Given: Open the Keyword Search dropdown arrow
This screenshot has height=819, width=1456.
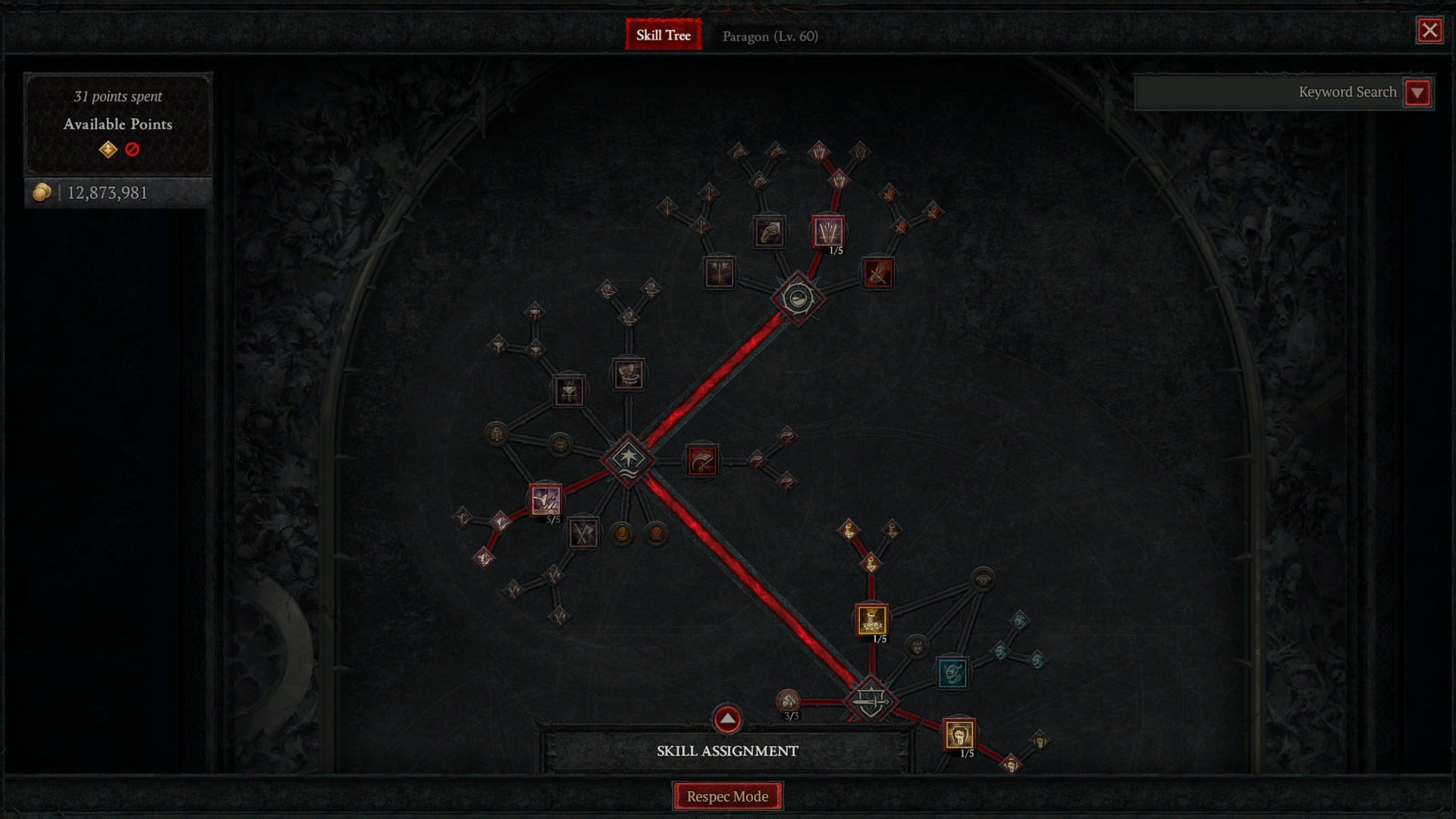Looking at the screenshot, I should click(x=1417, y=92).
